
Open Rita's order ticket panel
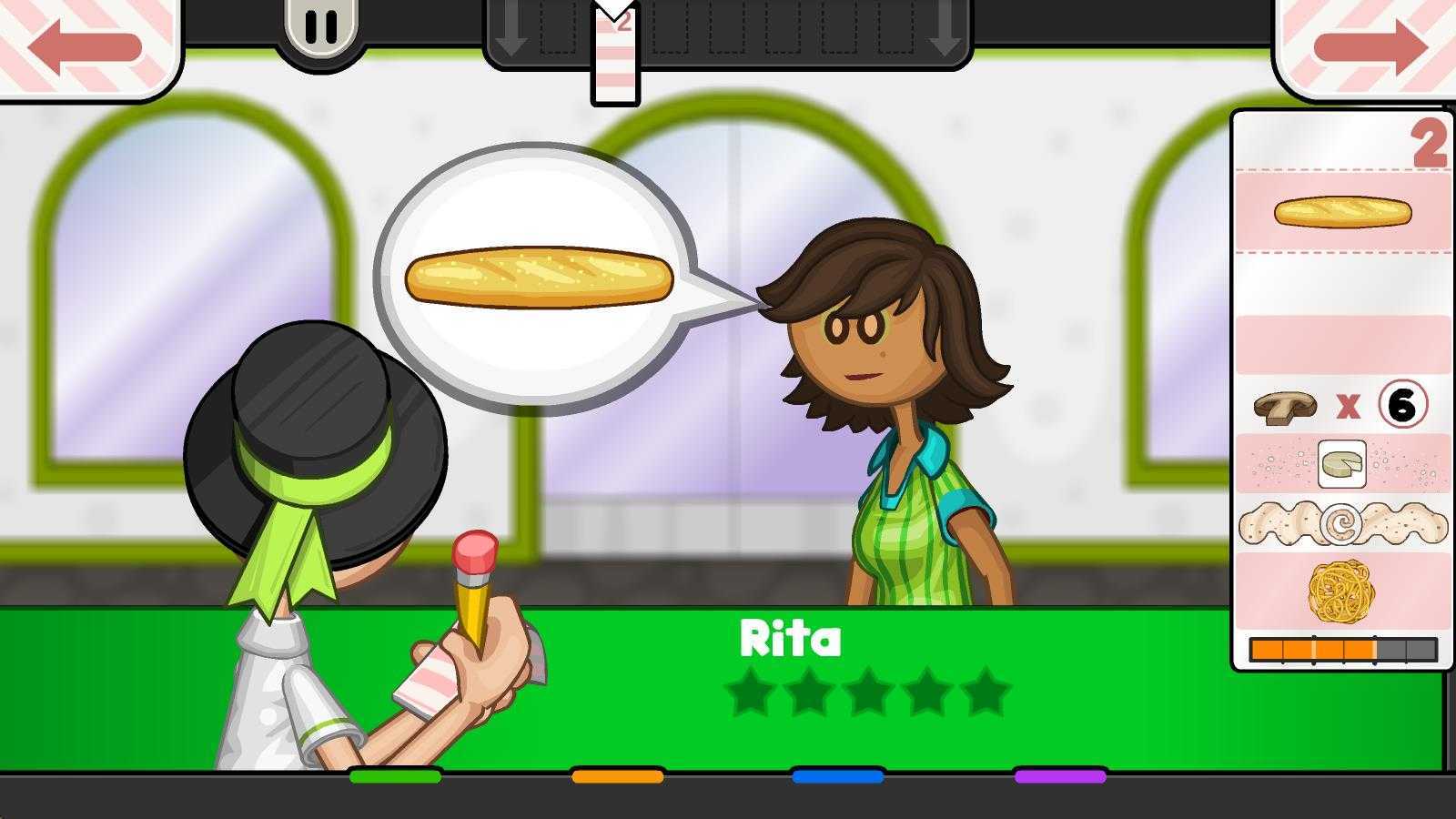[1342, 389]
